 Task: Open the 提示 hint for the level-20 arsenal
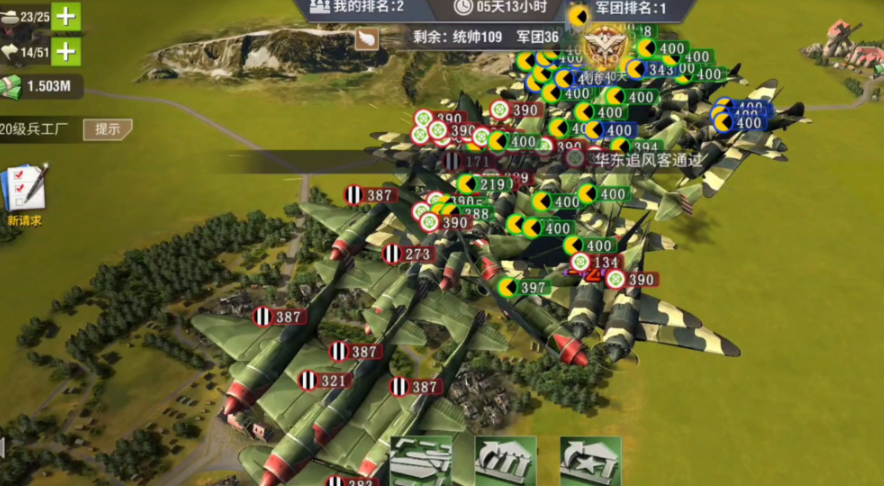click(107, 129)
